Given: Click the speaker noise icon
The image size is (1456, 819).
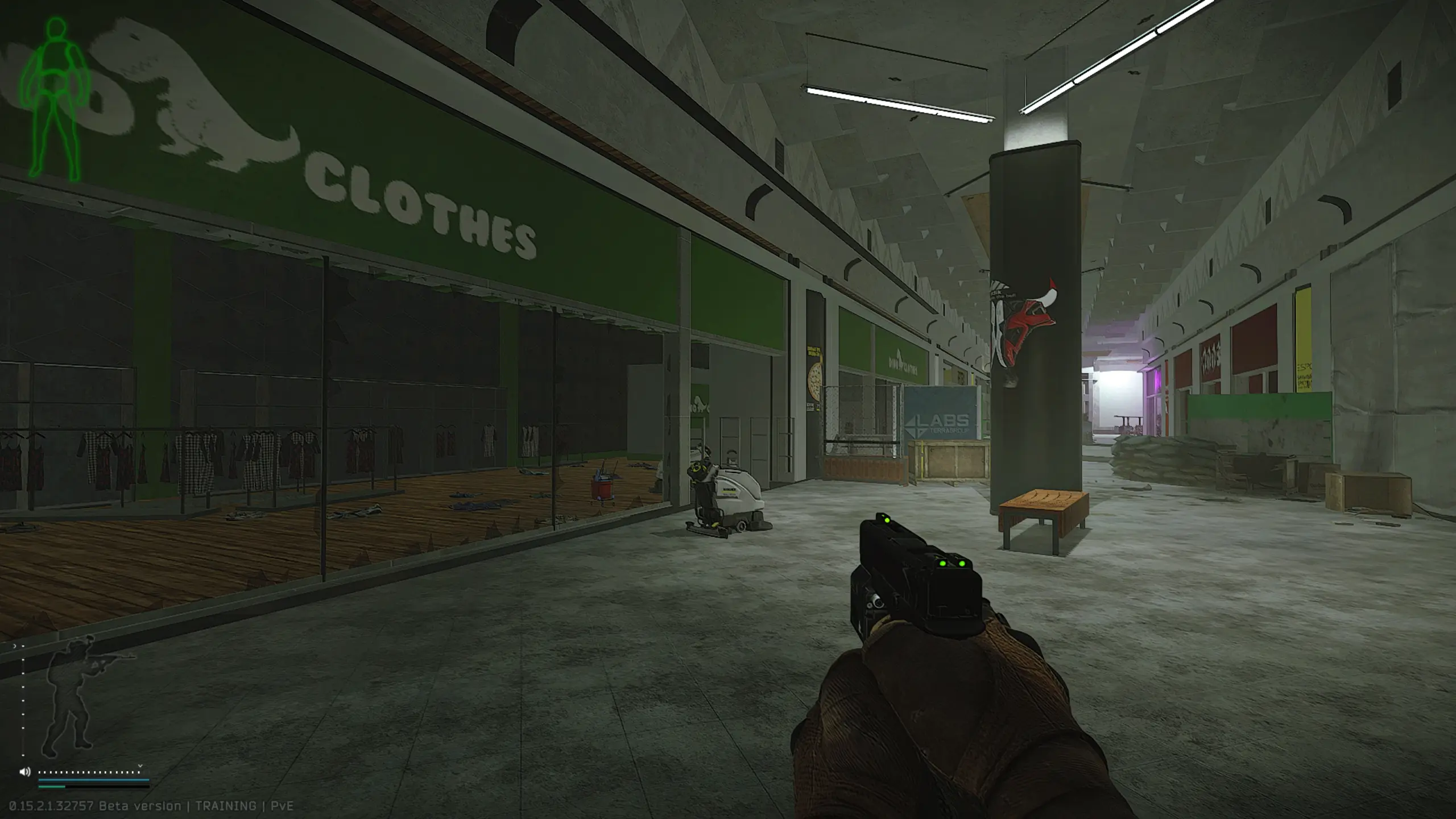Looking at the screenshot, I should point(24,772).
